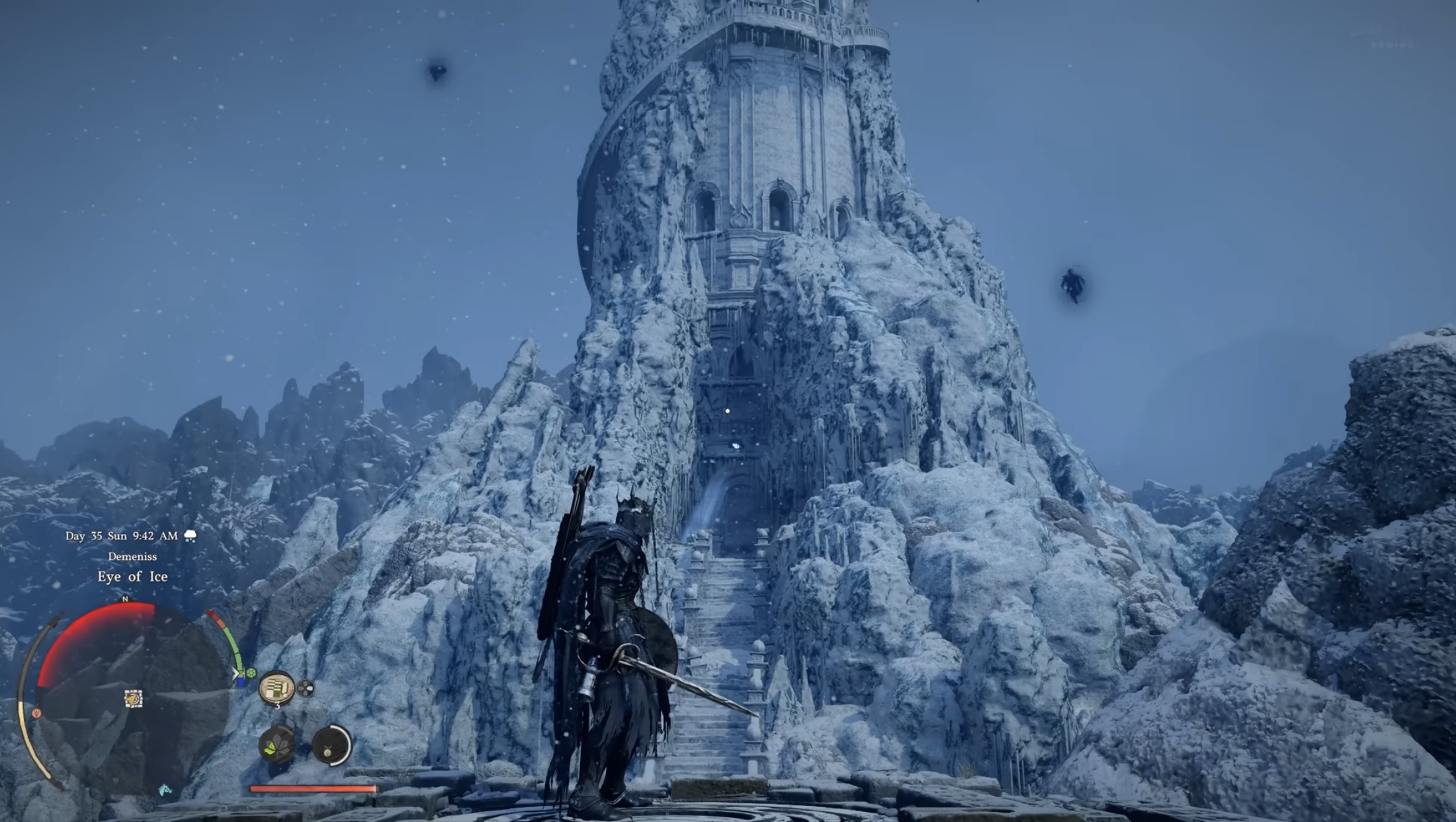Select the Demeniss region label

point(133,557)
